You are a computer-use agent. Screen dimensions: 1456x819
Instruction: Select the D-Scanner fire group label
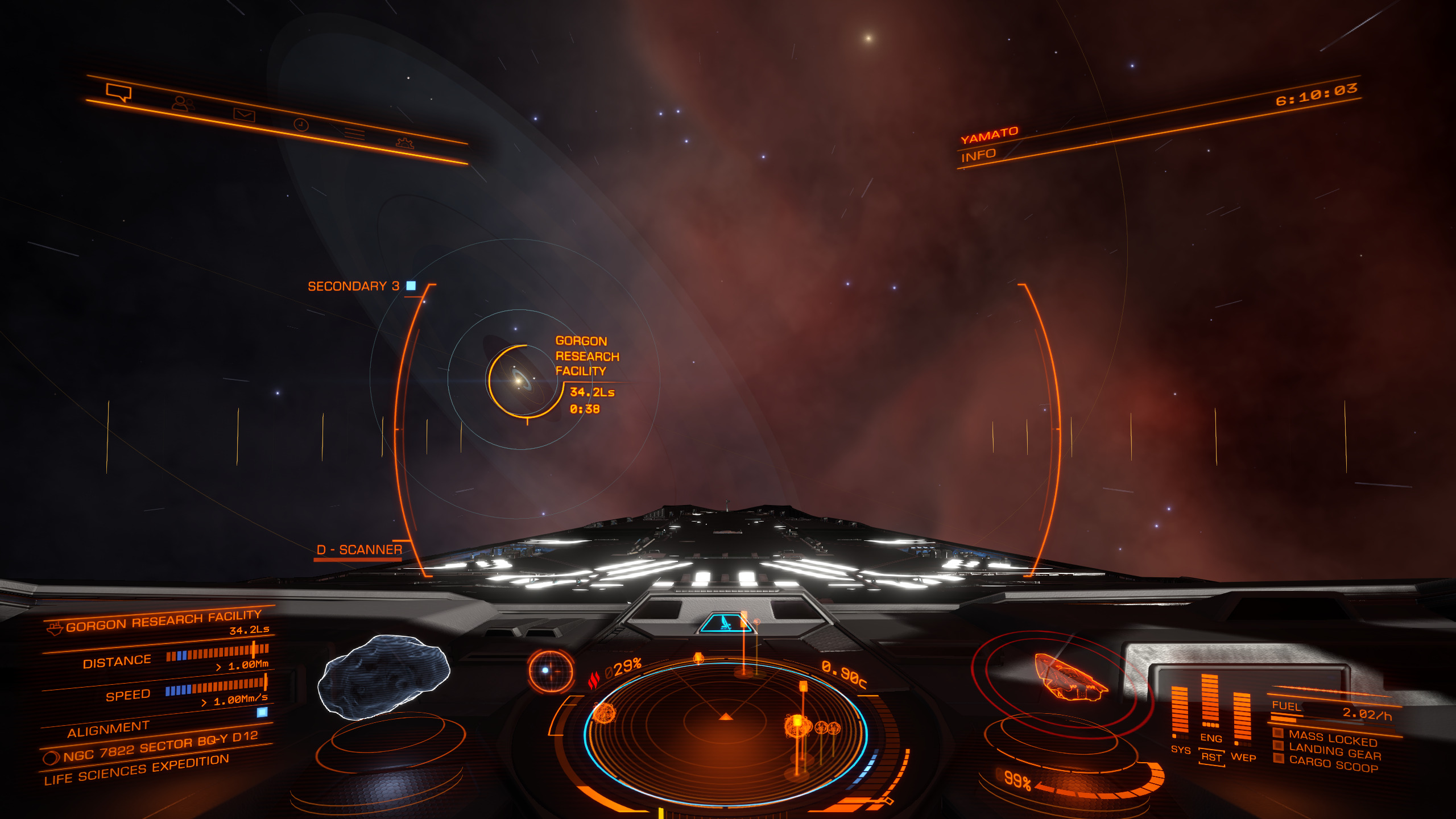359,550
